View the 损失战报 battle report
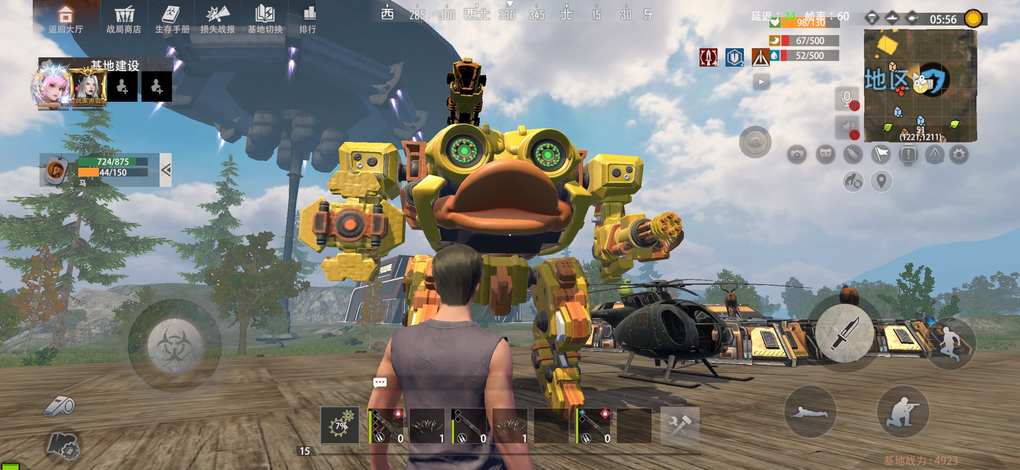The height and width of the screenshot is (470, 1020). (x=218, y=18)
